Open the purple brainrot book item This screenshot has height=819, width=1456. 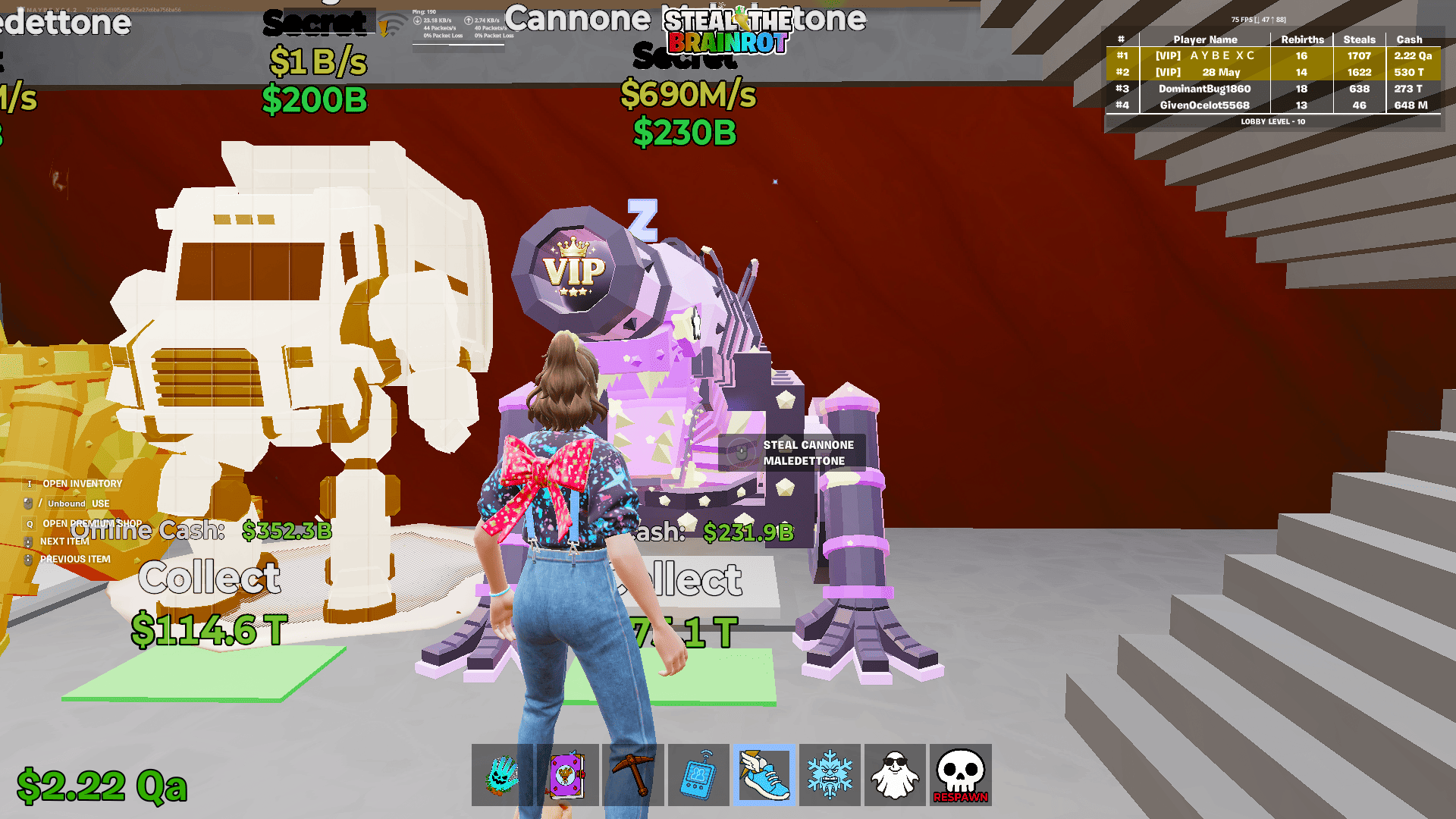(570, 774)
